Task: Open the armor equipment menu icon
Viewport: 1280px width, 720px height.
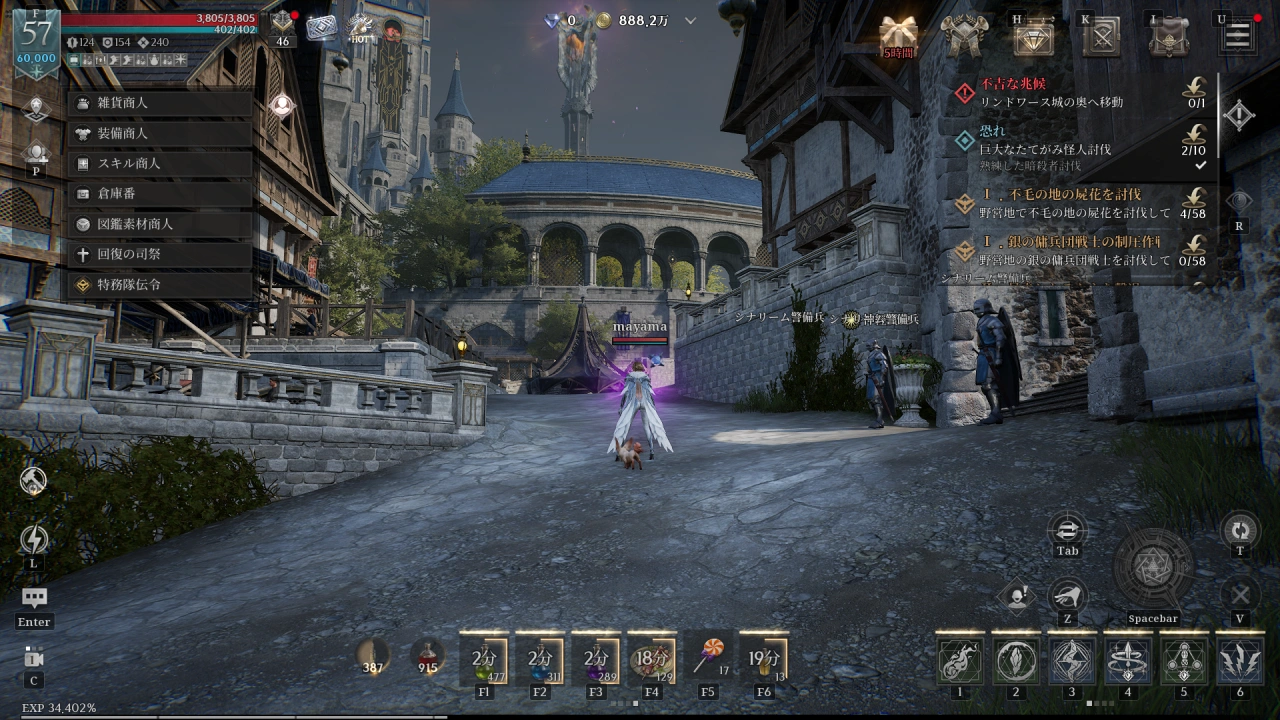Action: click(x=965, y=37)
